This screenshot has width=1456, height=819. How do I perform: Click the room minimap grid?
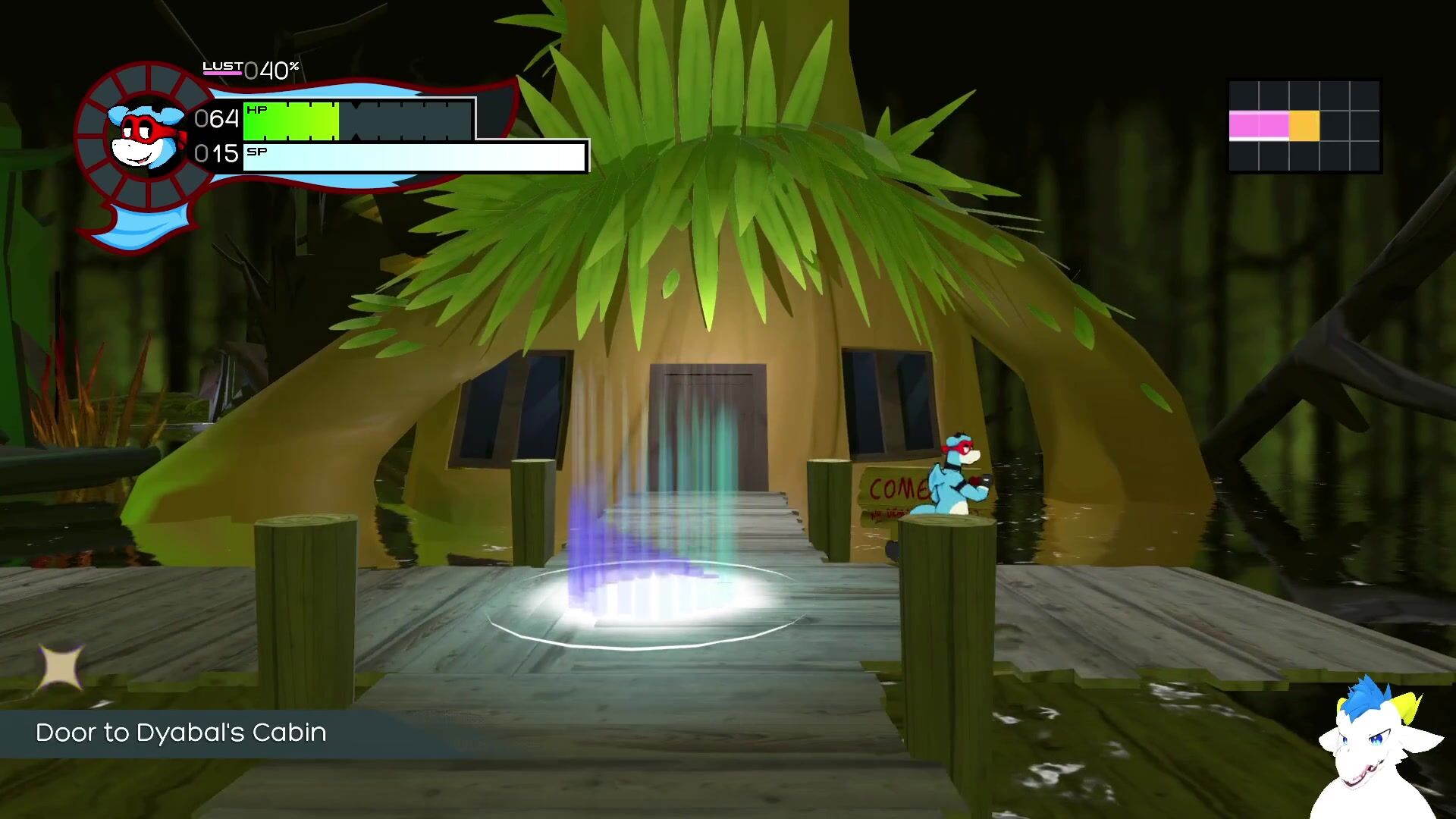1304,126
